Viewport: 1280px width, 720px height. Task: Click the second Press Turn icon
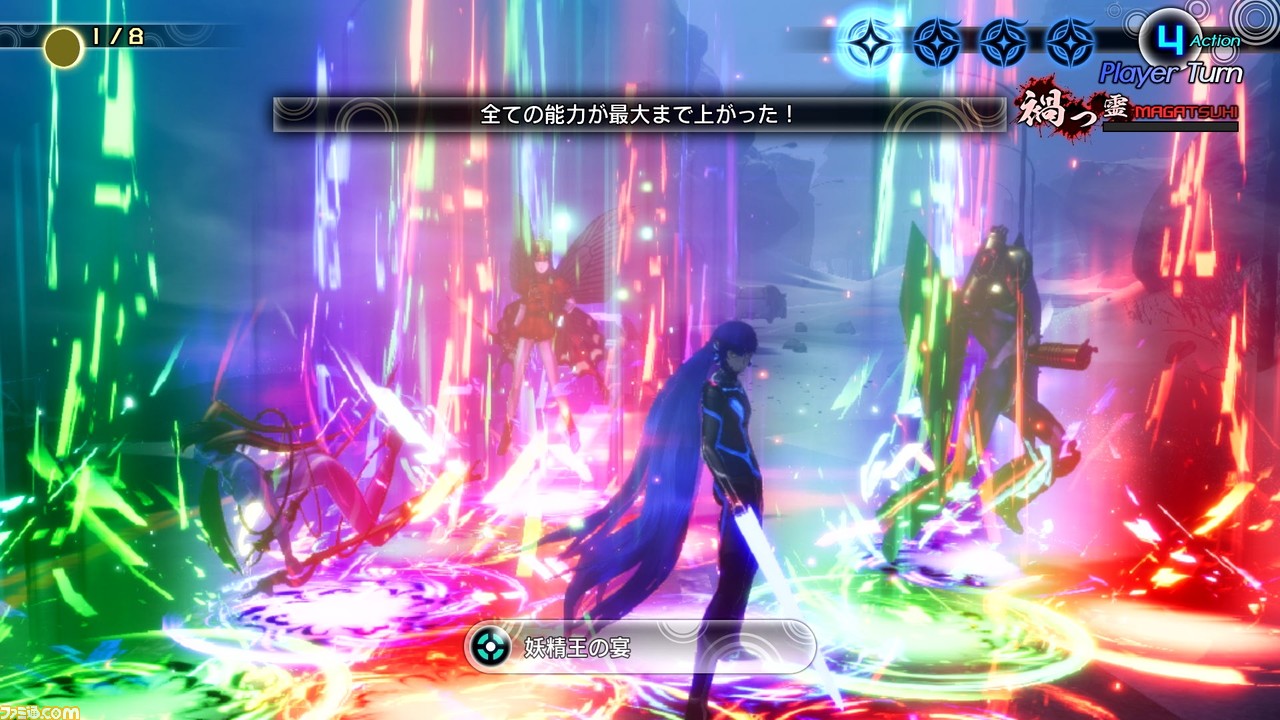[x=935, y=38]
